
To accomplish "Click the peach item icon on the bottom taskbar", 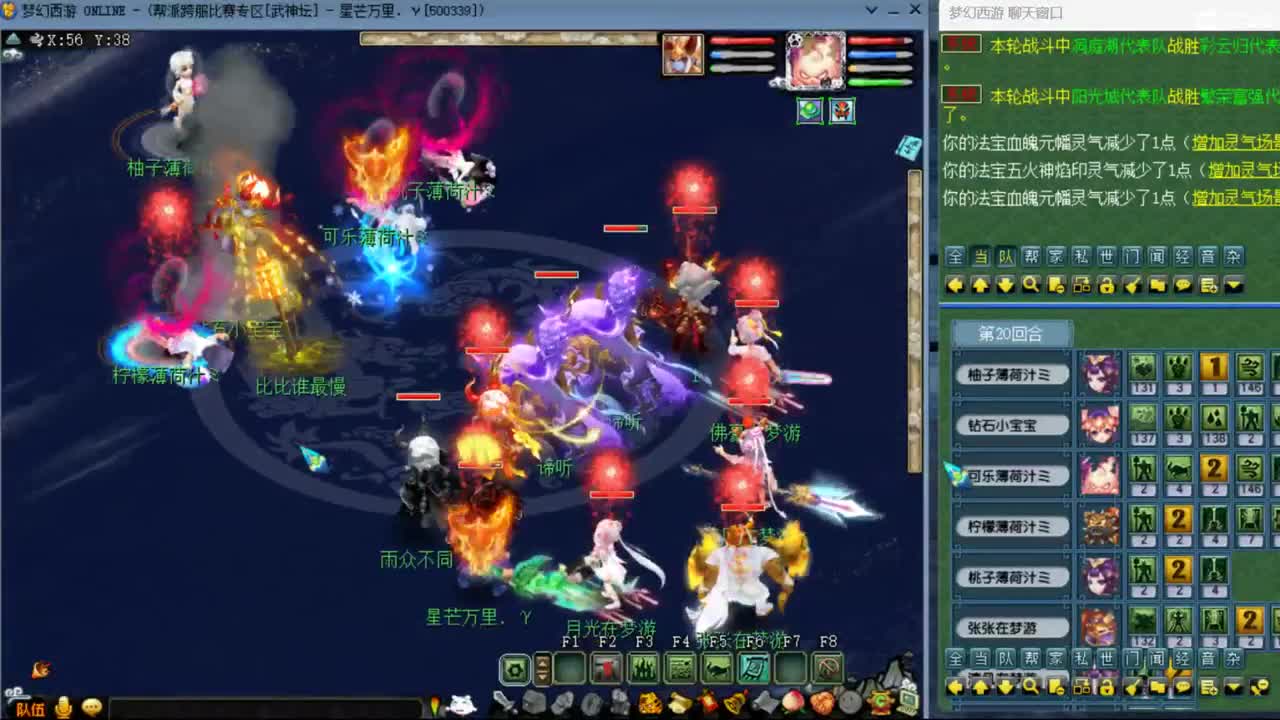I will point(791,705).
